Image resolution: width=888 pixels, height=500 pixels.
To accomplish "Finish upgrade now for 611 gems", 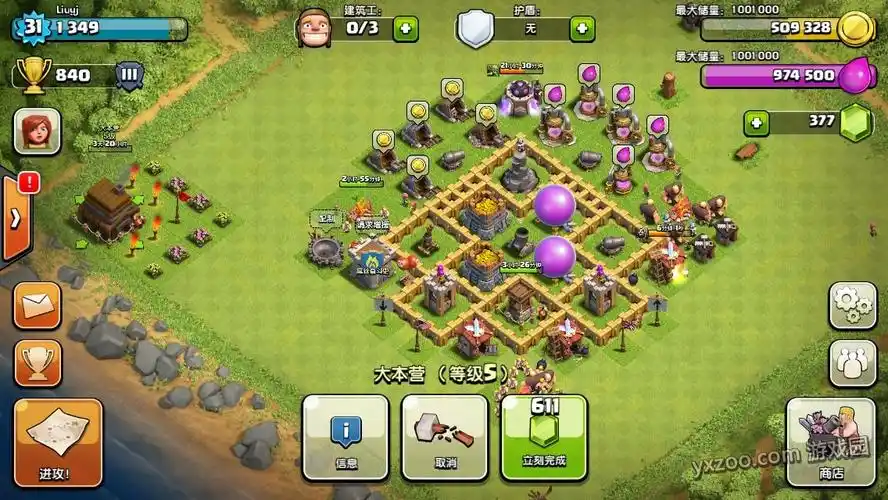I will 544,437.
